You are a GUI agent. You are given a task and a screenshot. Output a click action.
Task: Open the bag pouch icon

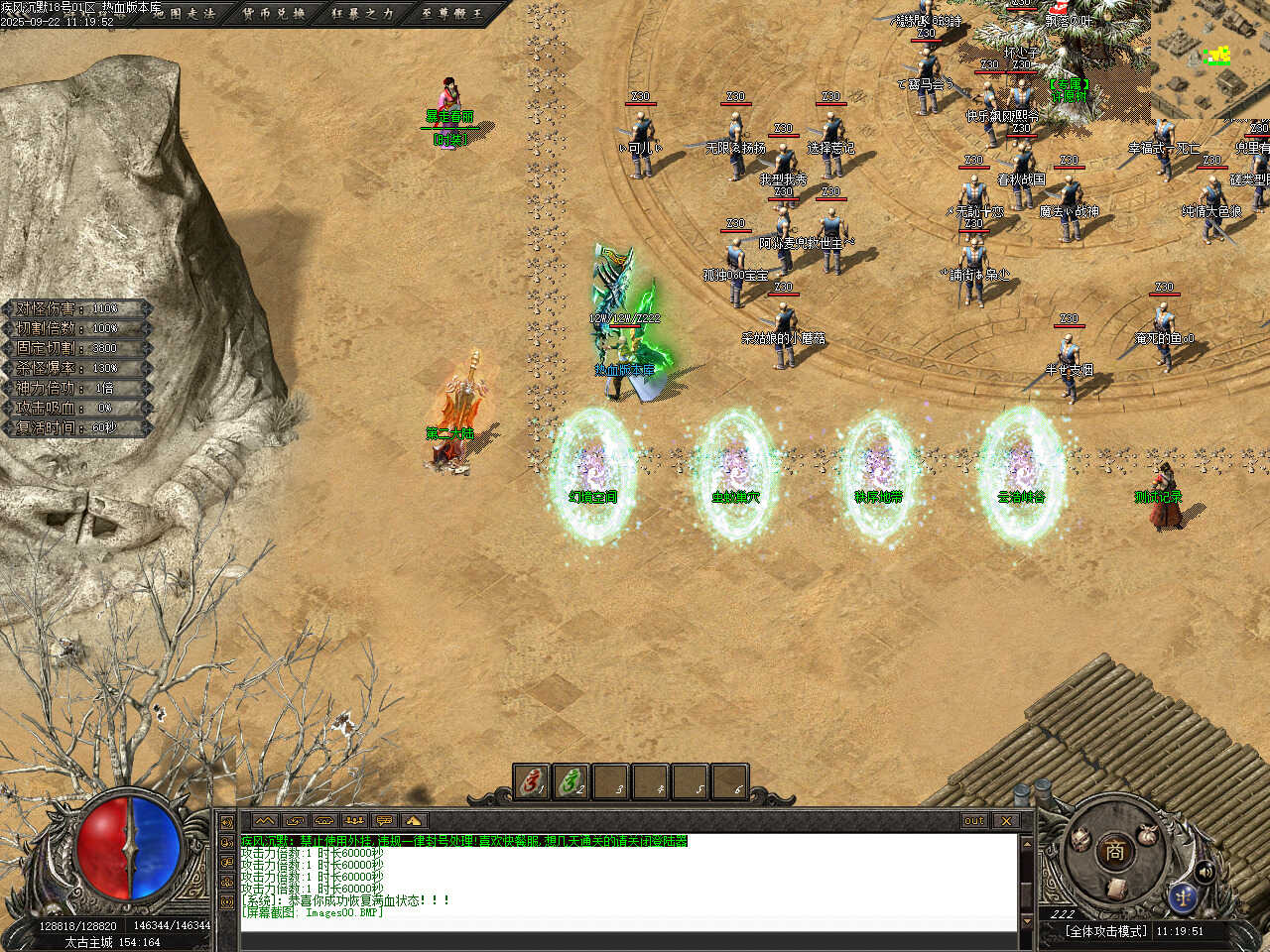coord(1147,835)
